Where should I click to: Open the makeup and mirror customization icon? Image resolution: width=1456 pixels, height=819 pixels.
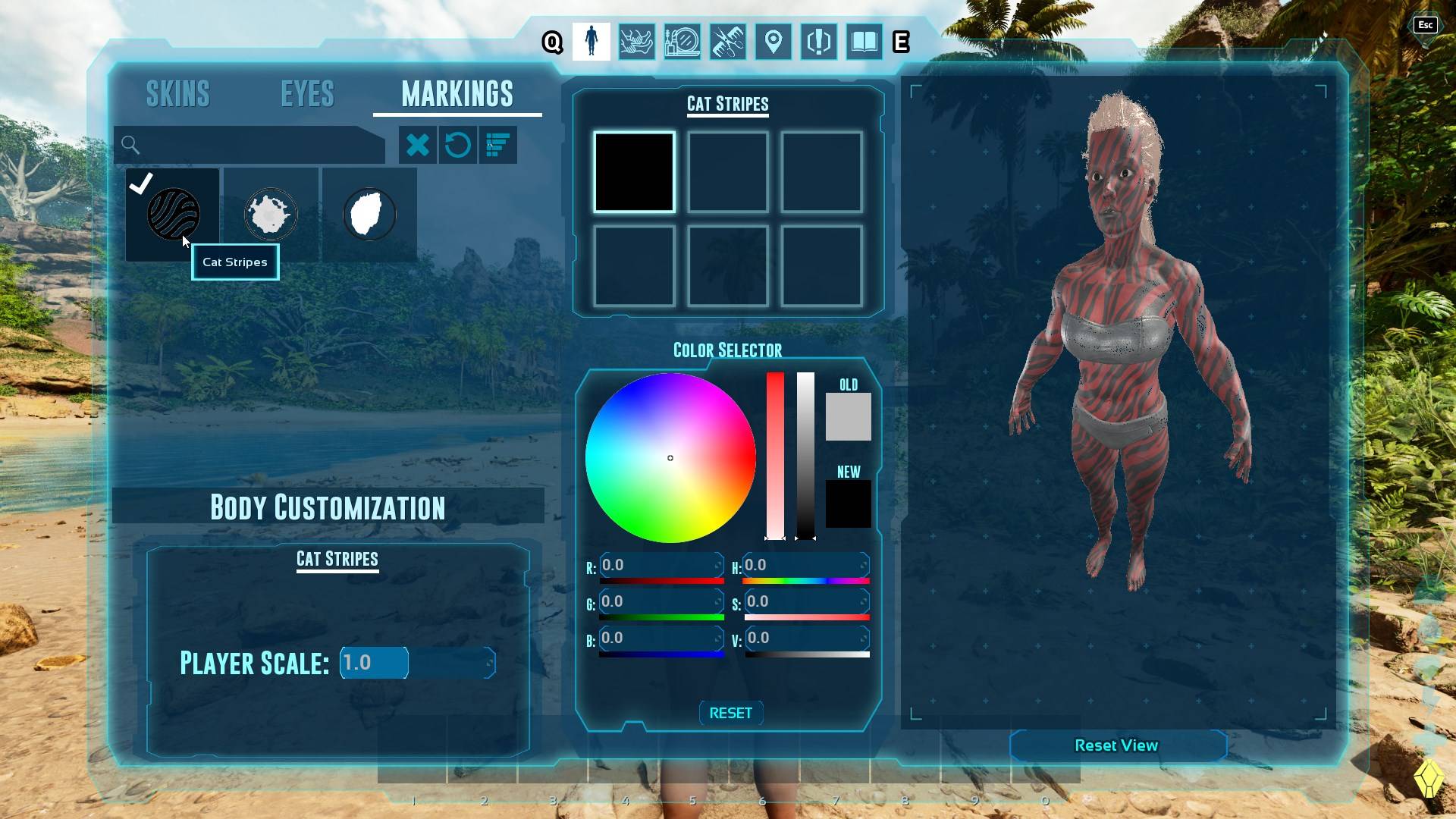pos(682,42)
